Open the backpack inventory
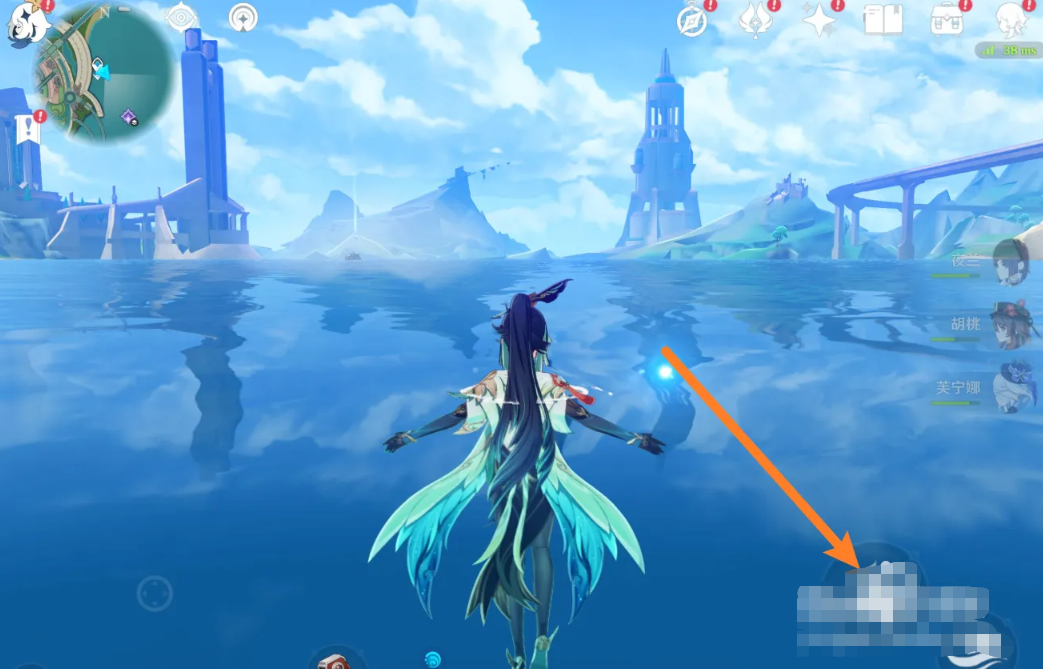1043x669 pixels. (946, 20)
